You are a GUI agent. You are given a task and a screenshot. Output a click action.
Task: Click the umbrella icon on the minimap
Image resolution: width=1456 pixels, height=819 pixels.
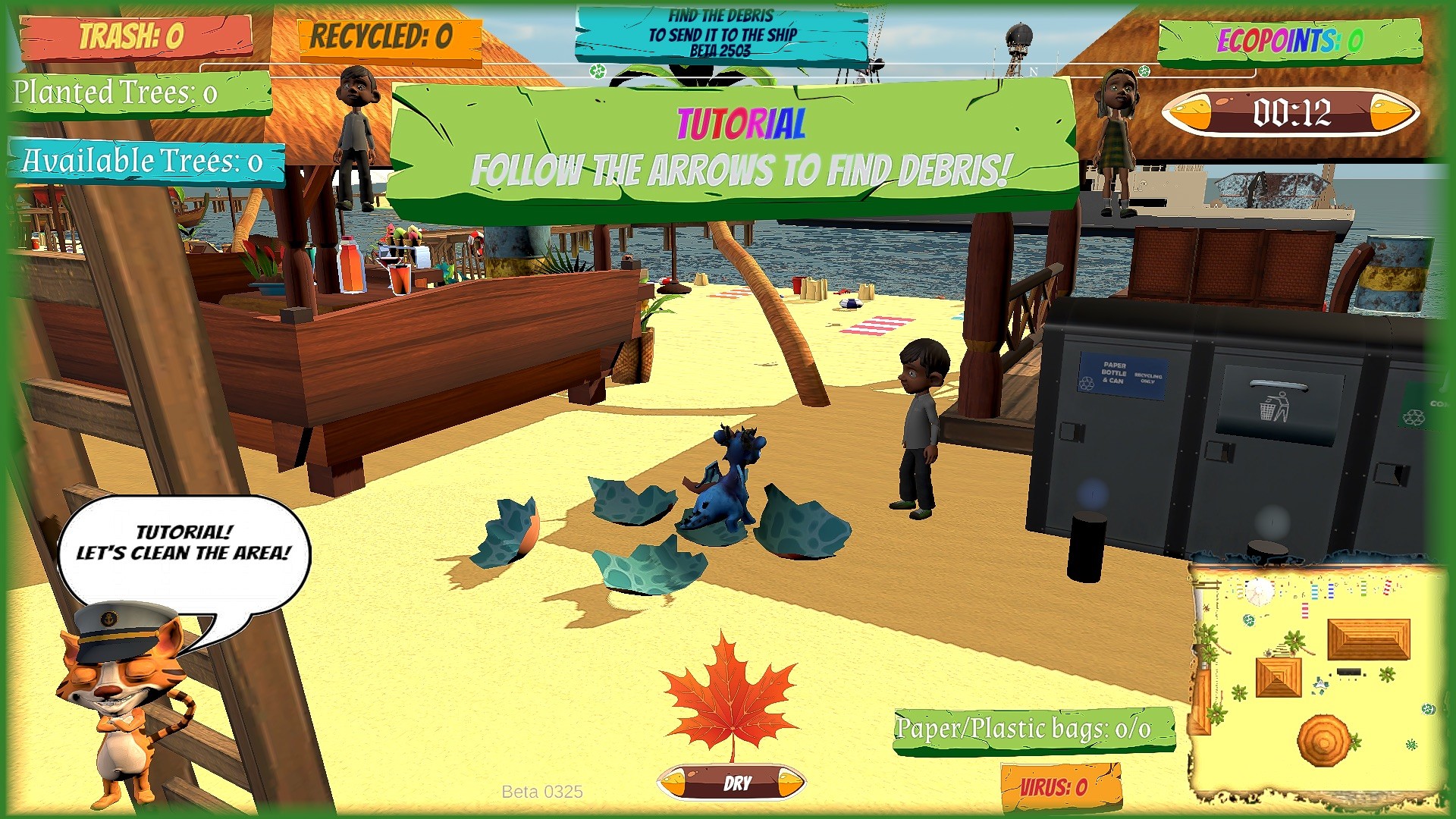pos(1324,742)
